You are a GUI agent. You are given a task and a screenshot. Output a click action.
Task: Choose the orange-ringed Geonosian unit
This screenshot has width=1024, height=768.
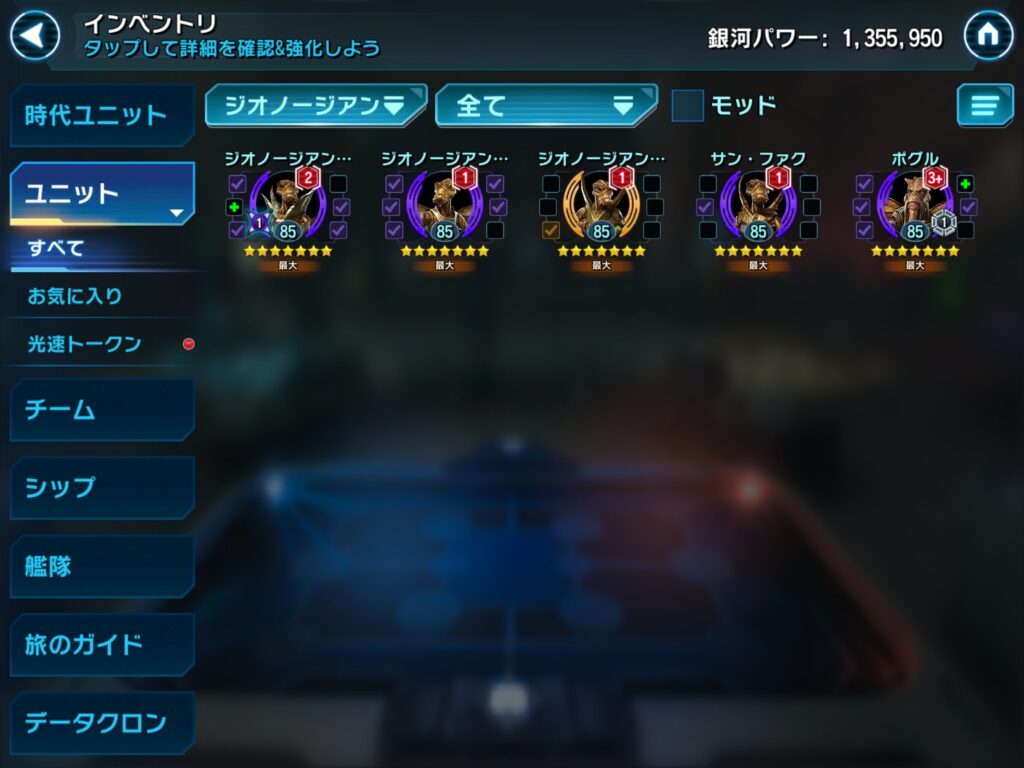[x=601, y=207]
